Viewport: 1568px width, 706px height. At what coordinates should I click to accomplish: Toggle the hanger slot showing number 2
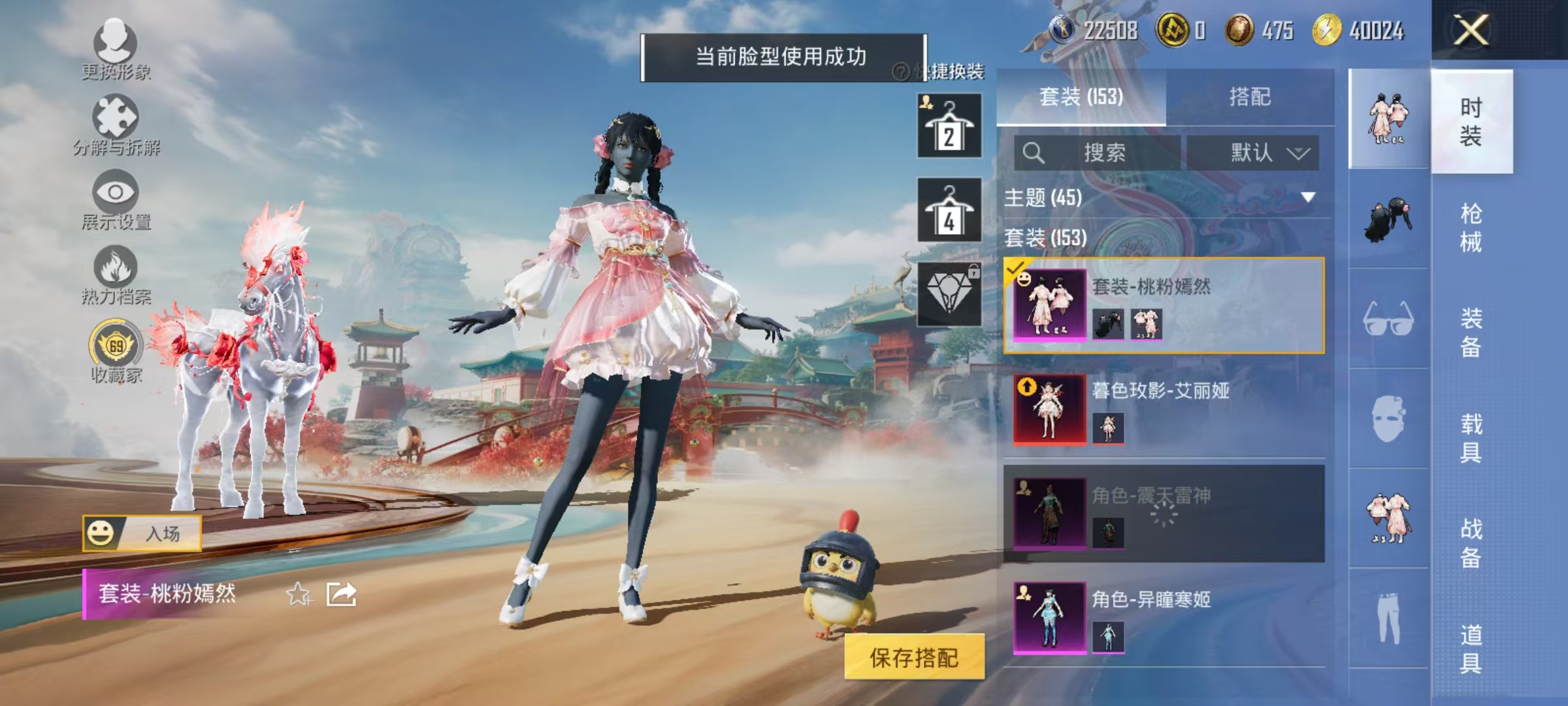951,124
